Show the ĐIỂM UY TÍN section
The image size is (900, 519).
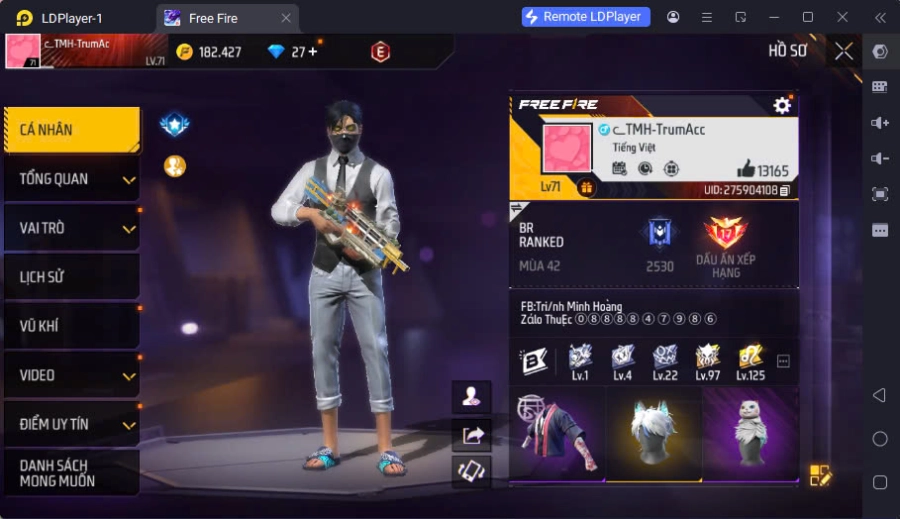pyautogui.click(x=70, y=424)
